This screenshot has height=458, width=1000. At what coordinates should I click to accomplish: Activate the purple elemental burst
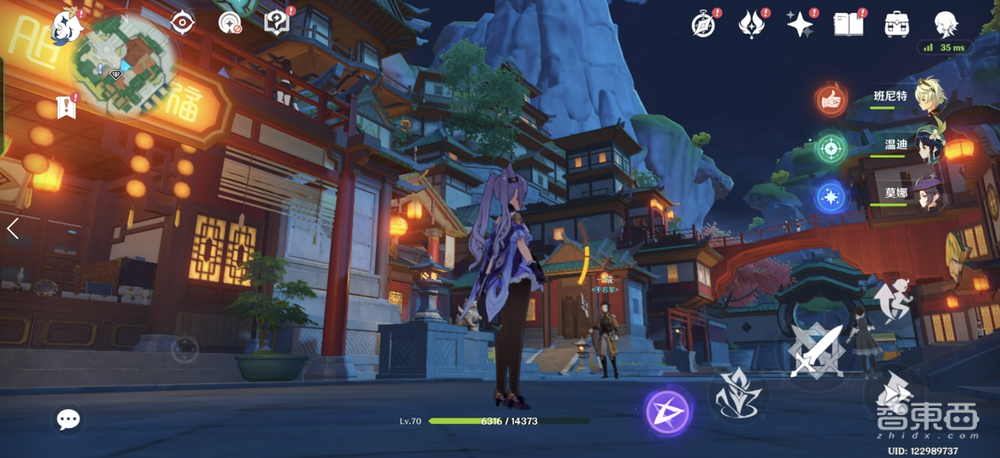point(665,411)
